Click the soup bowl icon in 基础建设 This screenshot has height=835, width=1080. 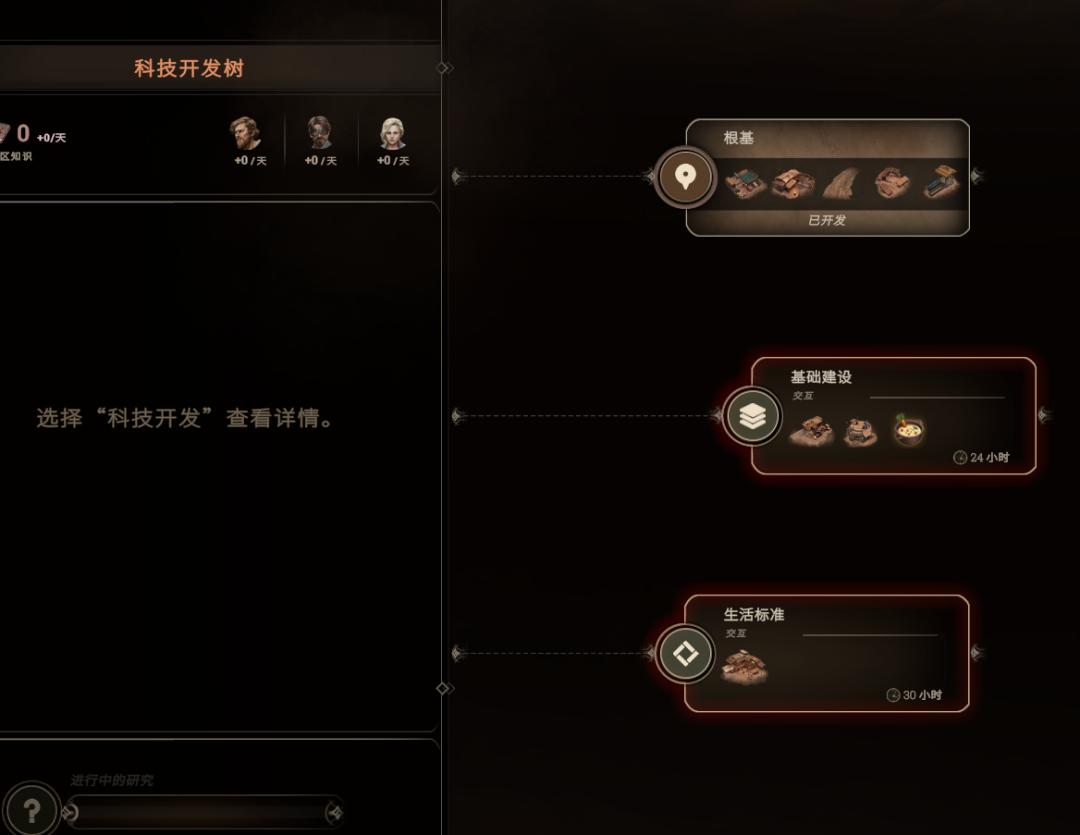point(908,429)
